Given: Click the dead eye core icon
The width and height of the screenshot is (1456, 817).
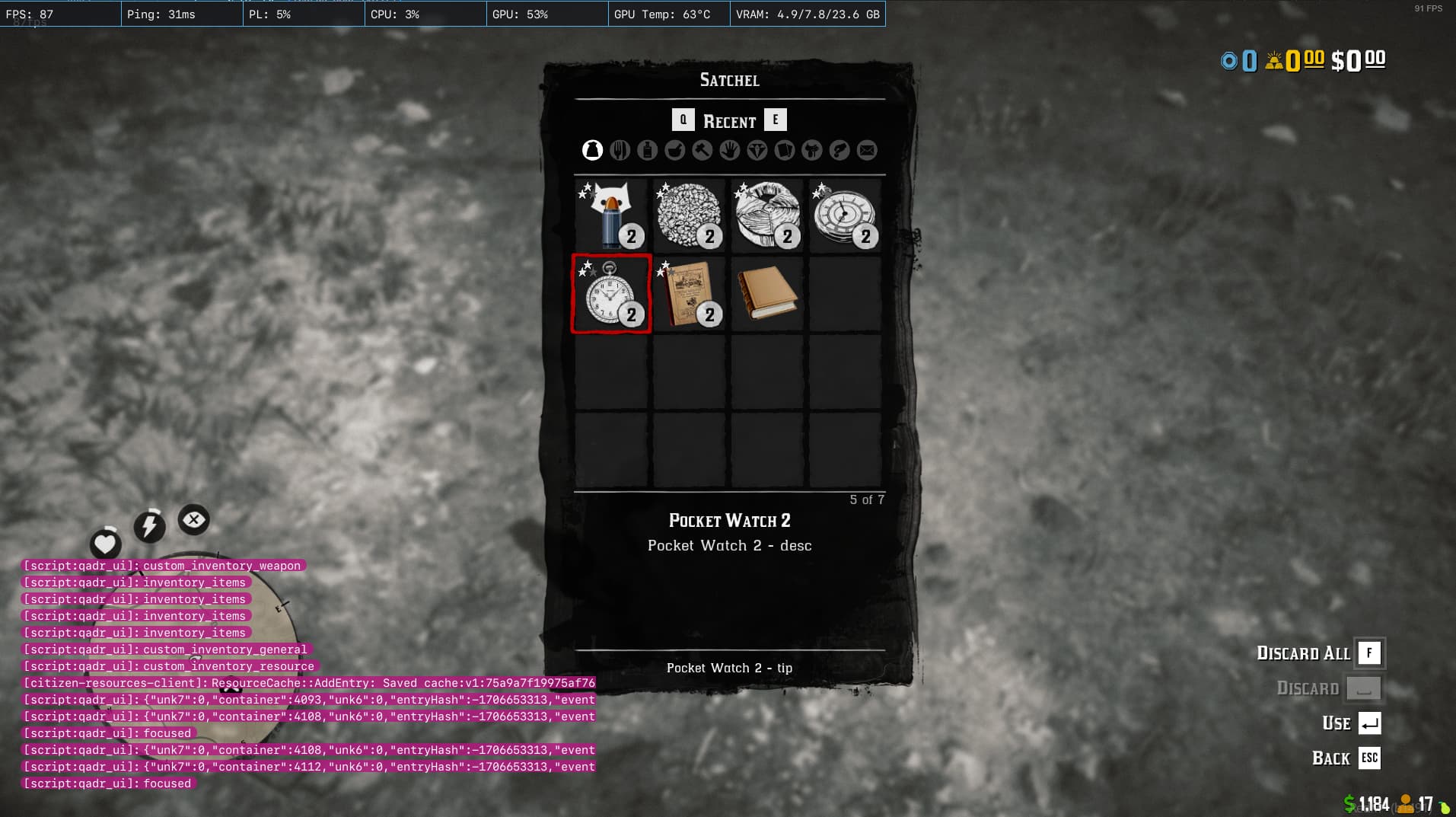Looking at the screenshot, I should pyautogui.click(x=193, y=519).
